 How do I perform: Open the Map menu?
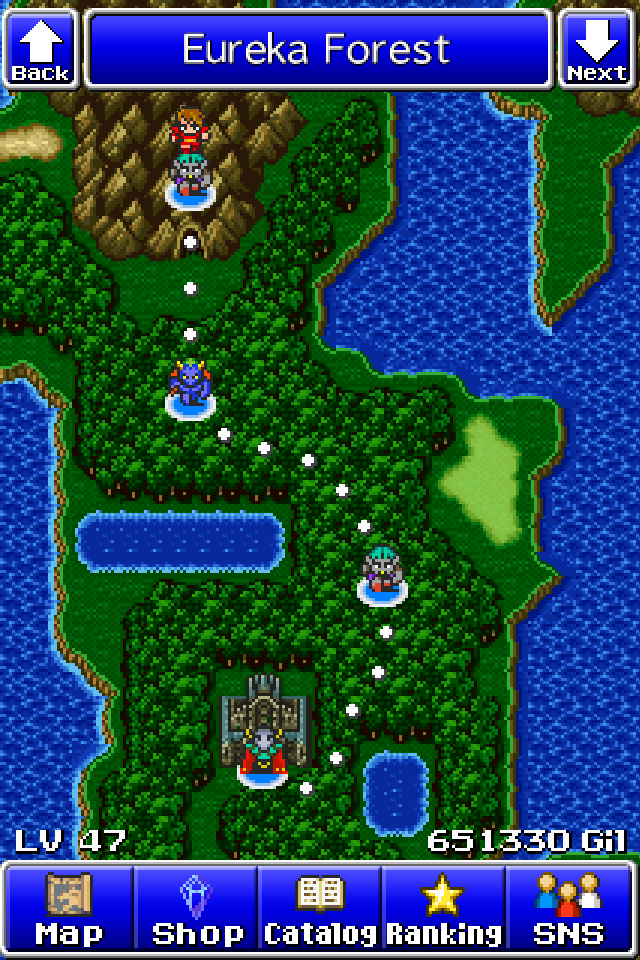tap(69, 908)
